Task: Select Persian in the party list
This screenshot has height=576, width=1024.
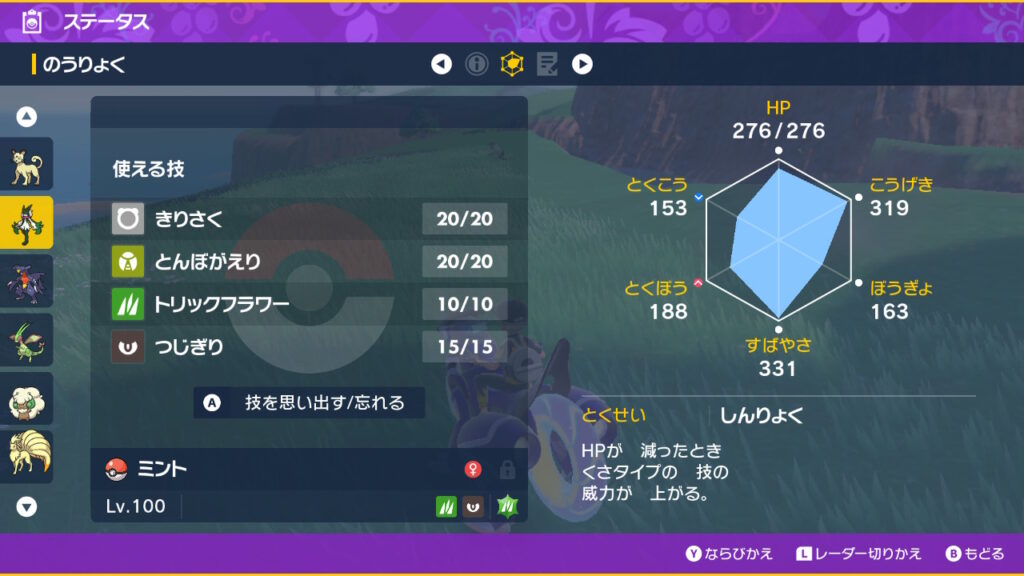Action: [x=26, y=164]
